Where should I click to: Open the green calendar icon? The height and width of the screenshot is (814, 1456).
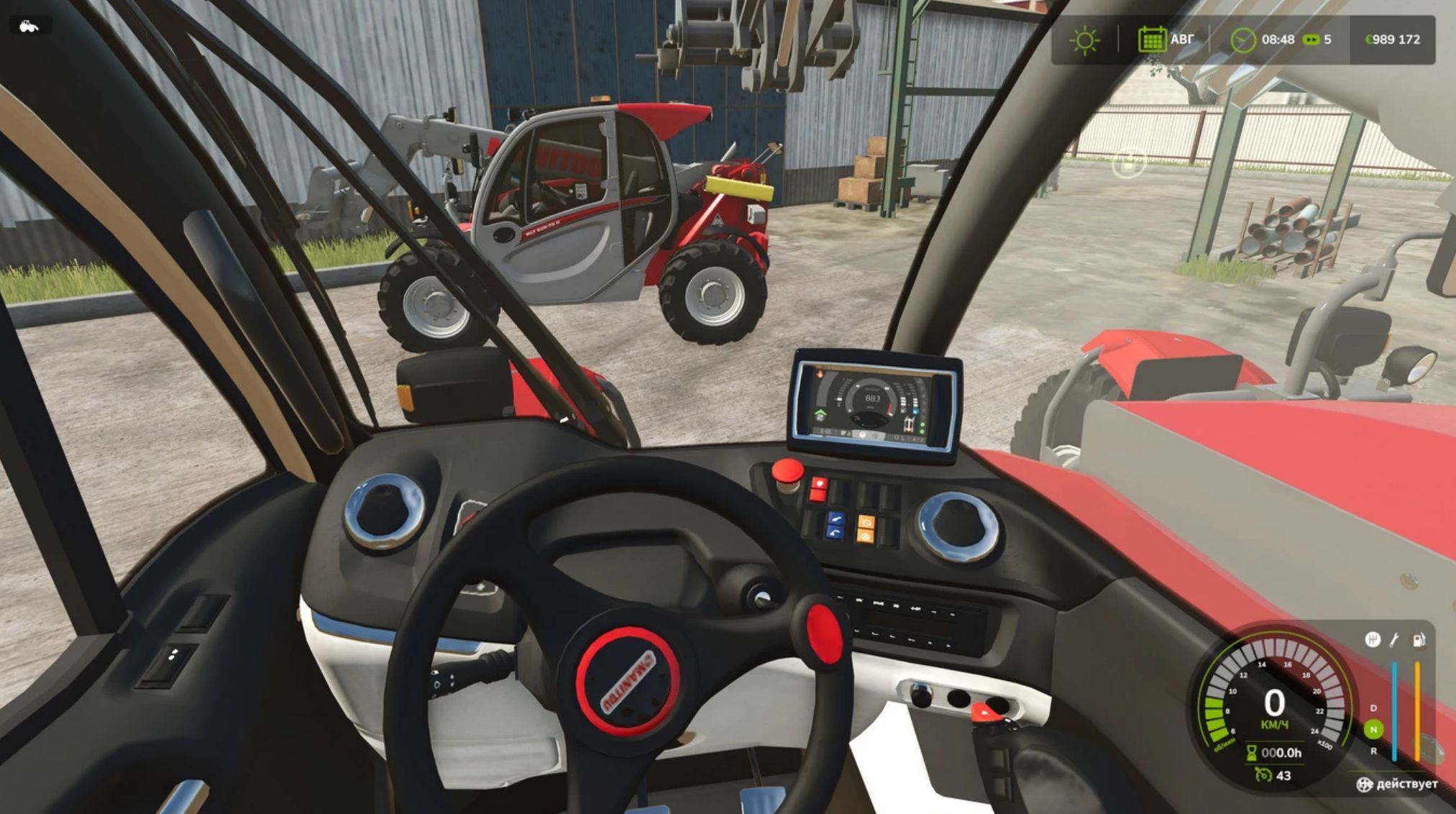click(1152, 40)
